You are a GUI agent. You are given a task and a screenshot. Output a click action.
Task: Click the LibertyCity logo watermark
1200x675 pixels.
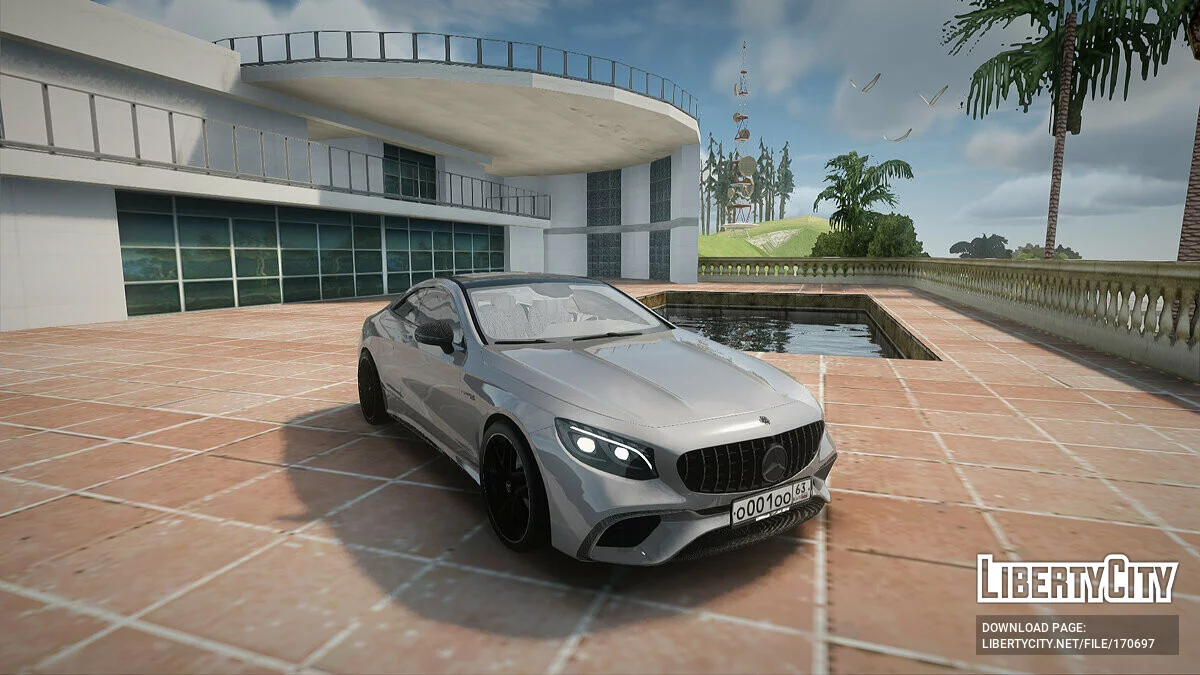coord(1077,579)
